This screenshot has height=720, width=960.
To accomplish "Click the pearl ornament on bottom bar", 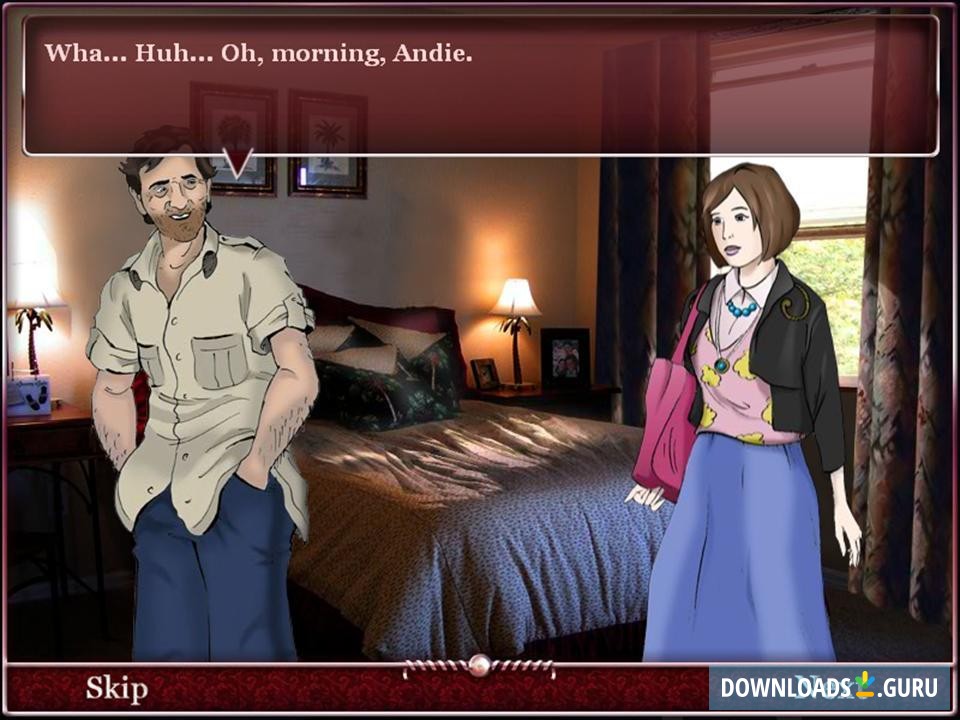I will coord(479,665).
